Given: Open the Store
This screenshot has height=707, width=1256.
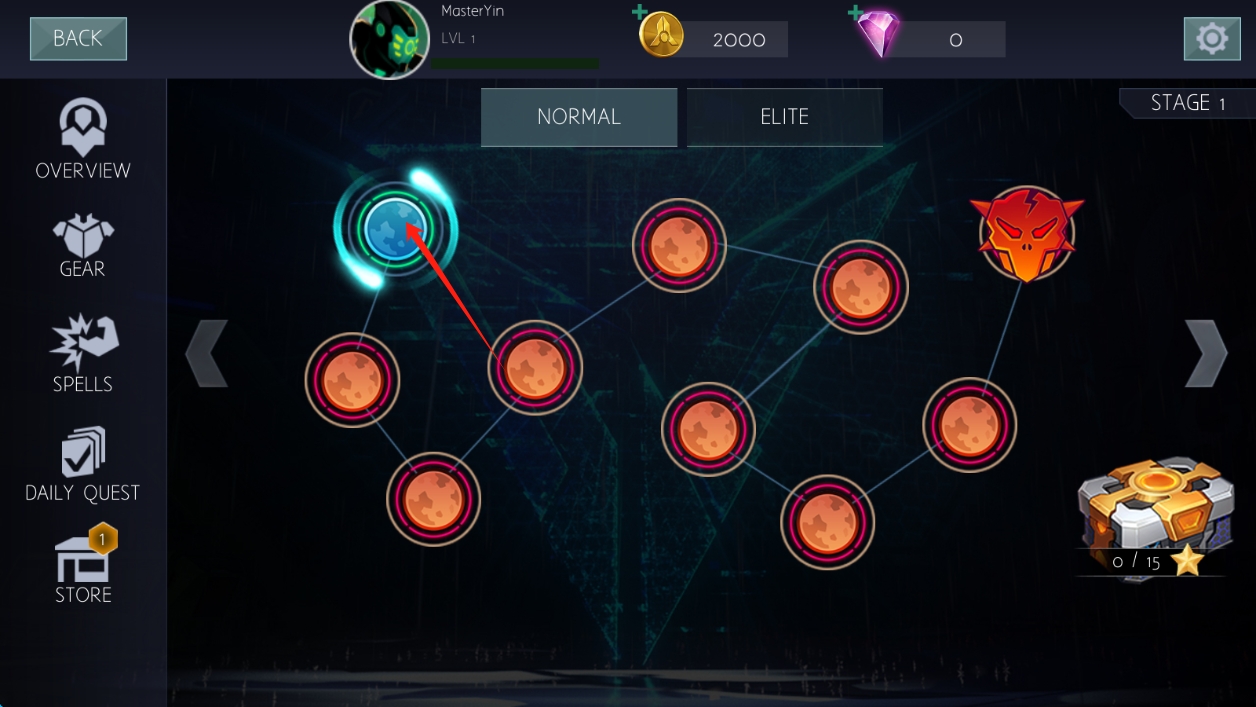Looking at the screenshot, I should (x=83, y=567).
